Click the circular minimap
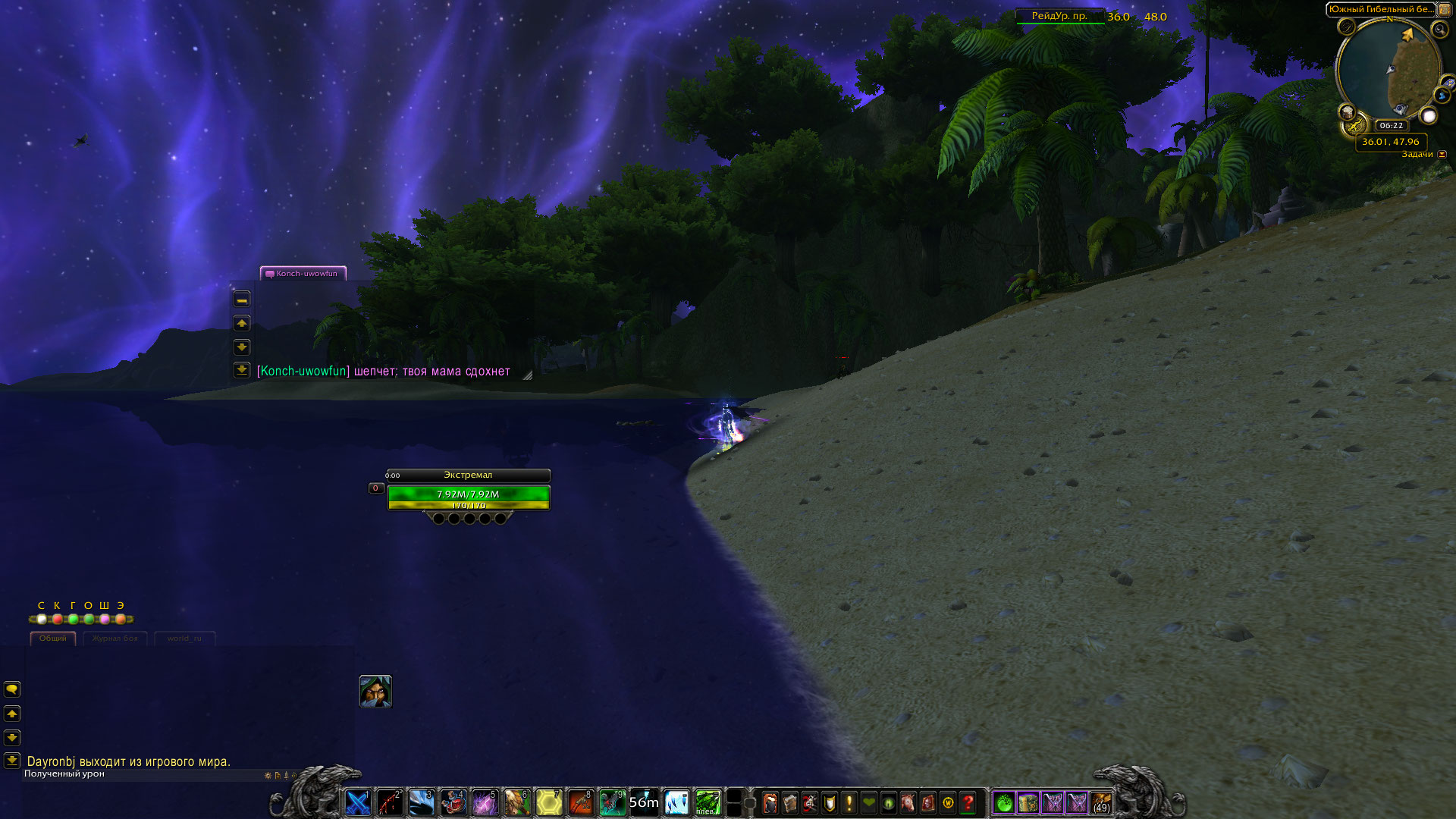This screenshot has width=1456, height=819. (1389, 70)
